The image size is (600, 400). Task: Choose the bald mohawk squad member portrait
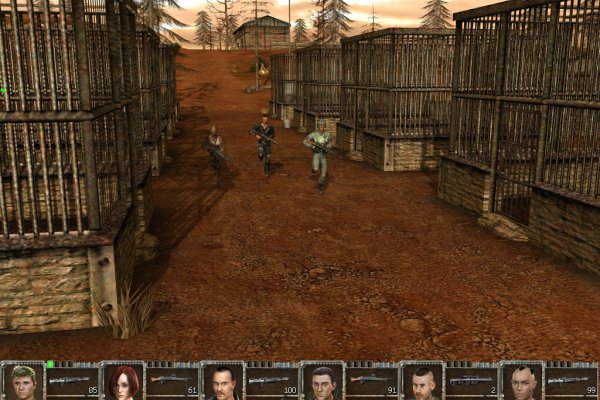pyautogui.click(x=522, y=382)
